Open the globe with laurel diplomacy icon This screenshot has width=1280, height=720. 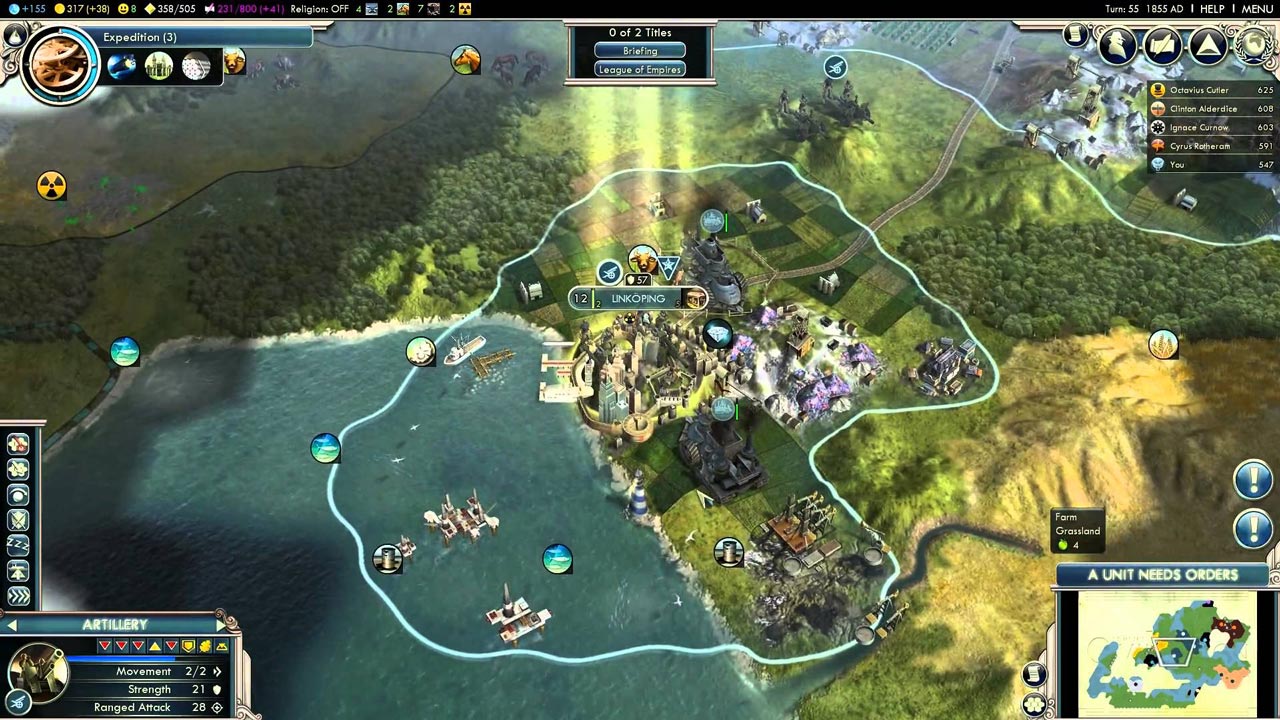1254,45
